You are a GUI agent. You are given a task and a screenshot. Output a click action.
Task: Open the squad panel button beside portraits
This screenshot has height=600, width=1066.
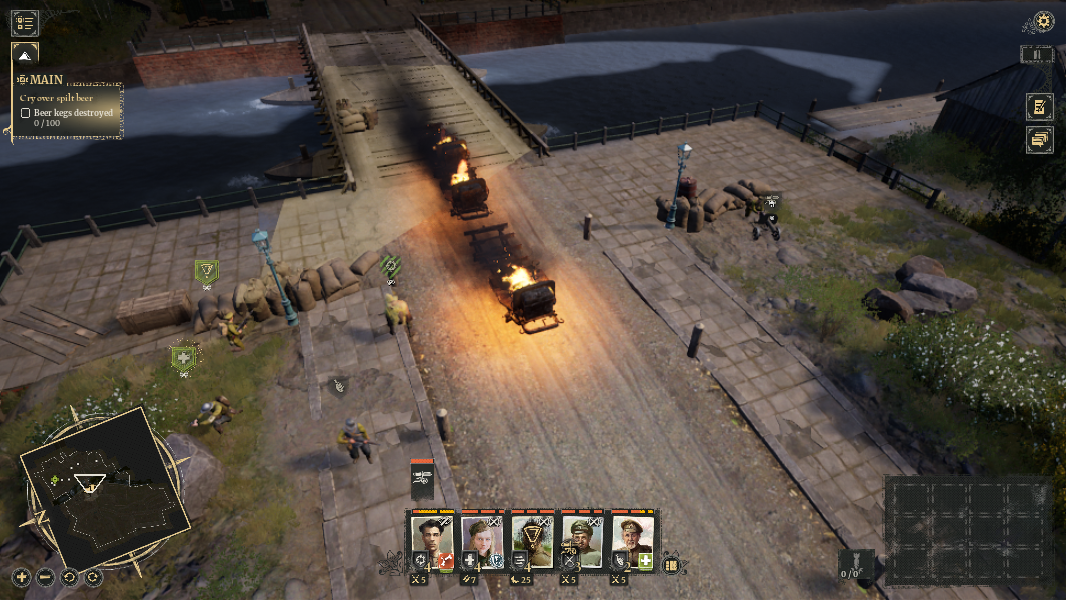(671, 564)
